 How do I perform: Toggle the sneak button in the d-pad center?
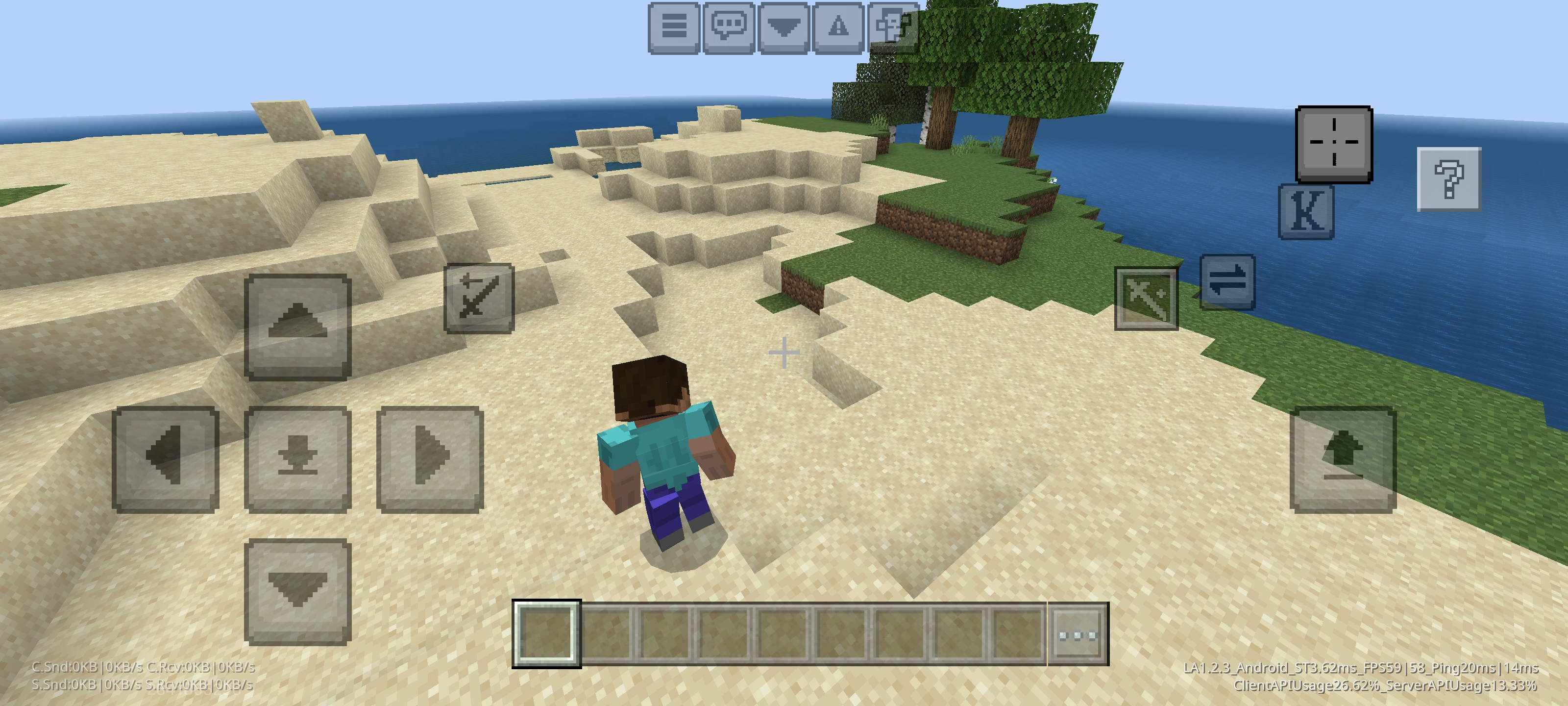pos(297,459)
